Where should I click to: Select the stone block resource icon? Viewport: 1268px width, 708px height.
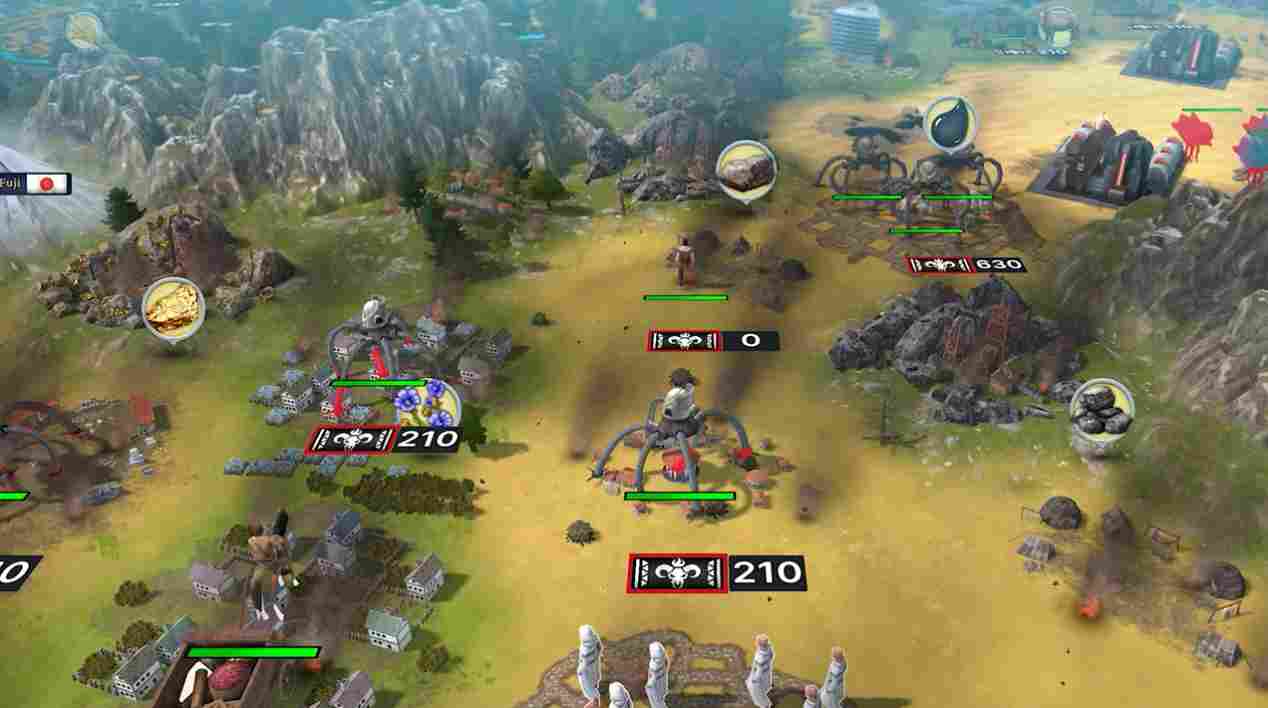click(746, 170)
